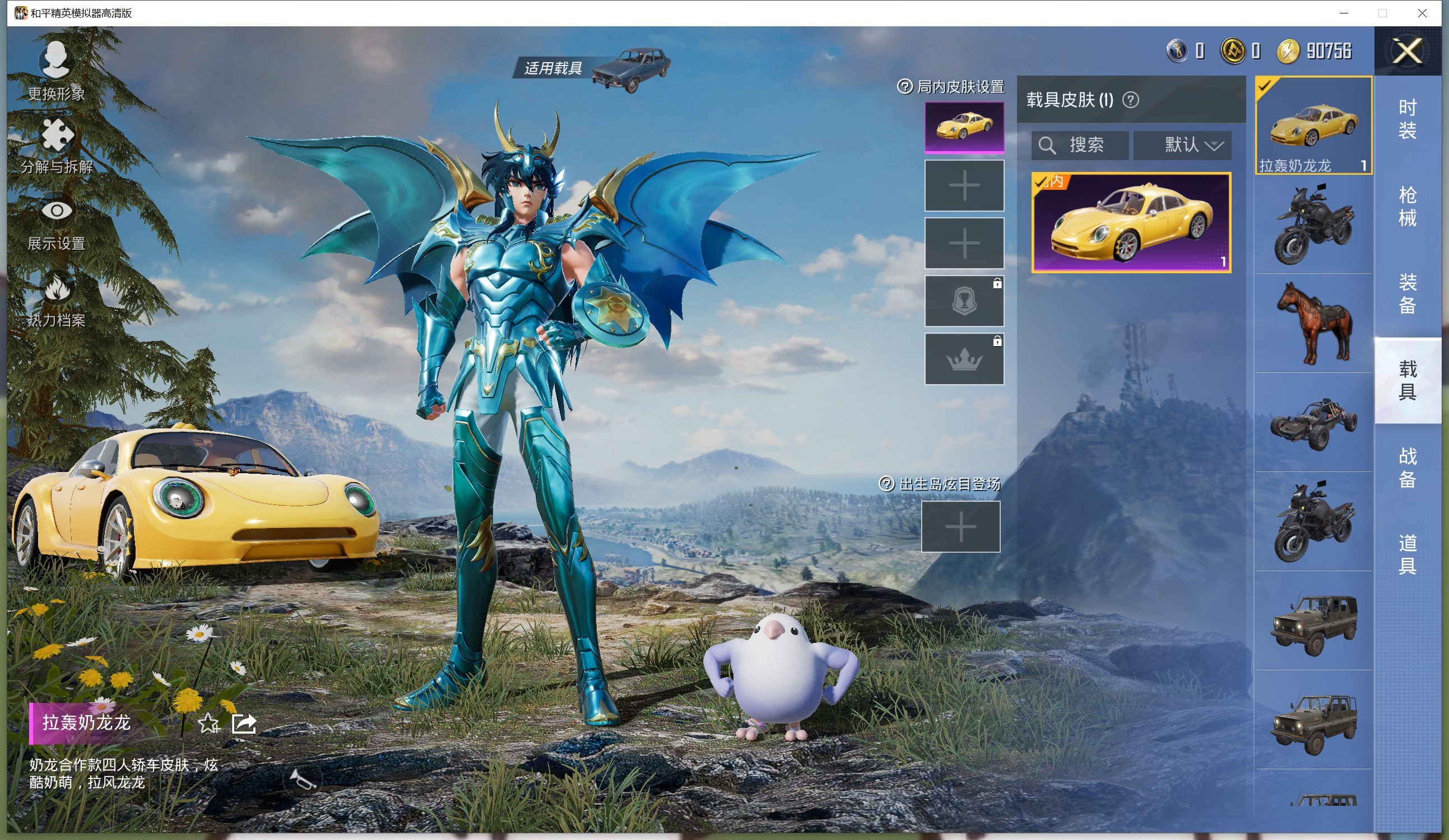Minimize the emulator window

[1344, 13]
